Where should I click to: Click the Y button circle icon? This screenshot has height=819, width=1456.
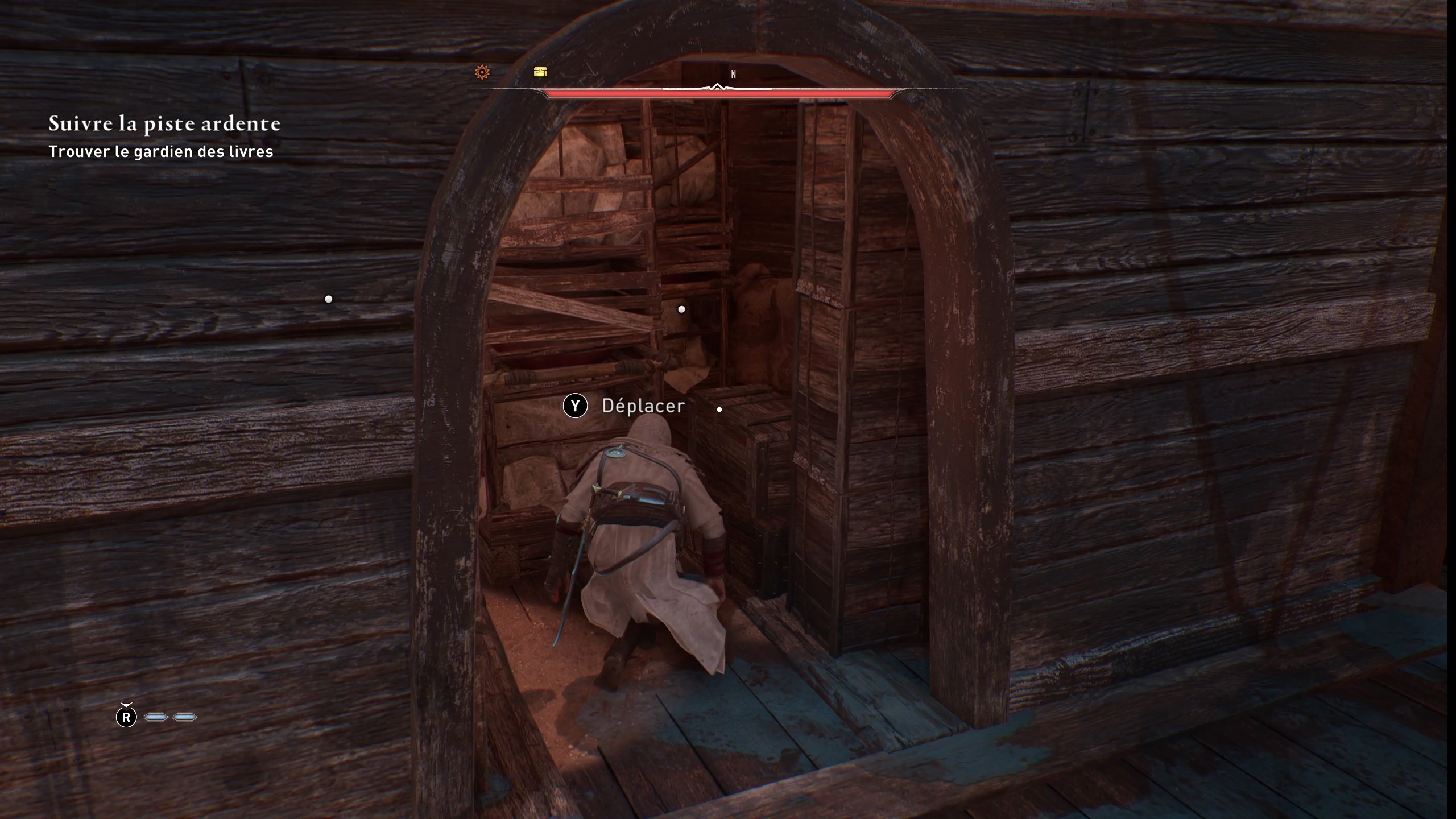click(x=576, y=406)
